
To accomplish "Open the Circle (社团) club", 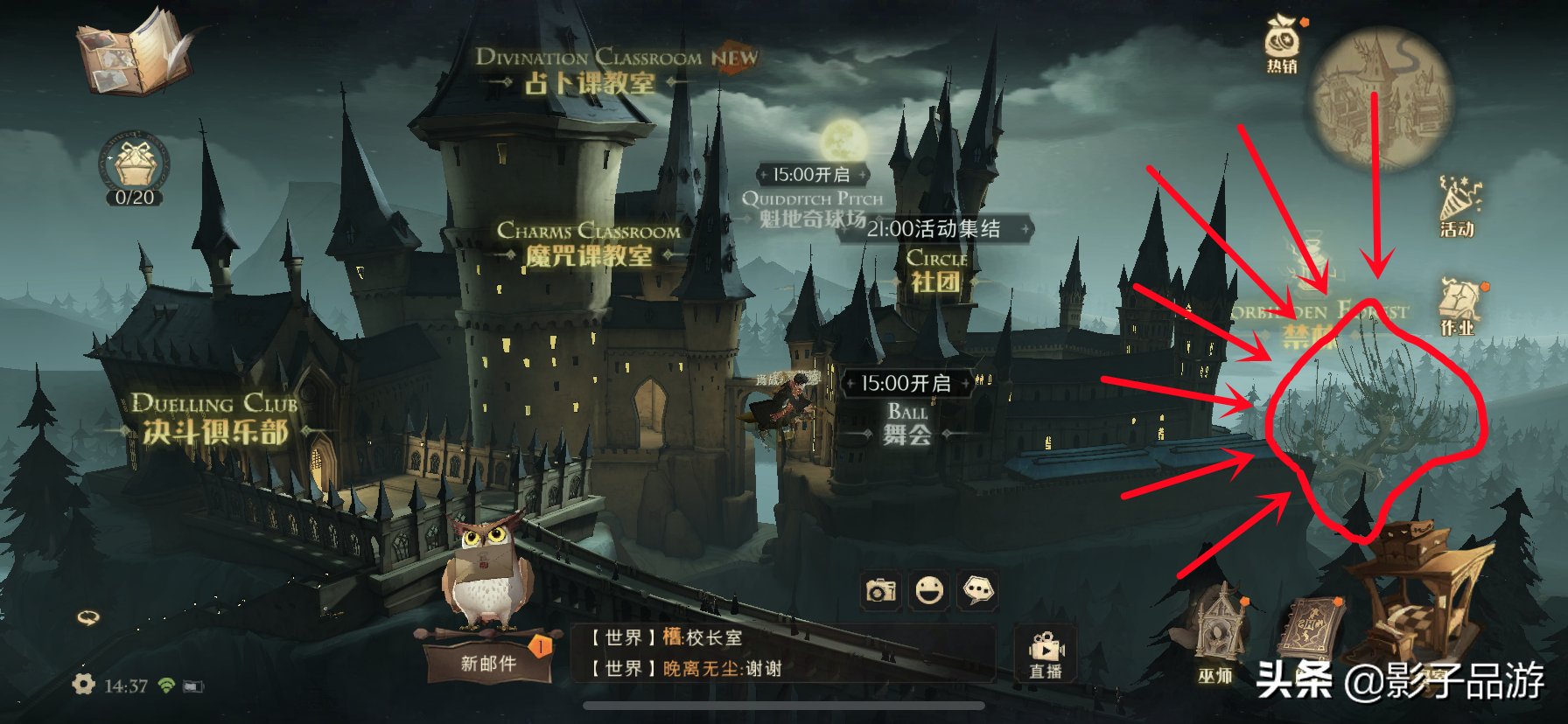I will (x=936, y=270).
